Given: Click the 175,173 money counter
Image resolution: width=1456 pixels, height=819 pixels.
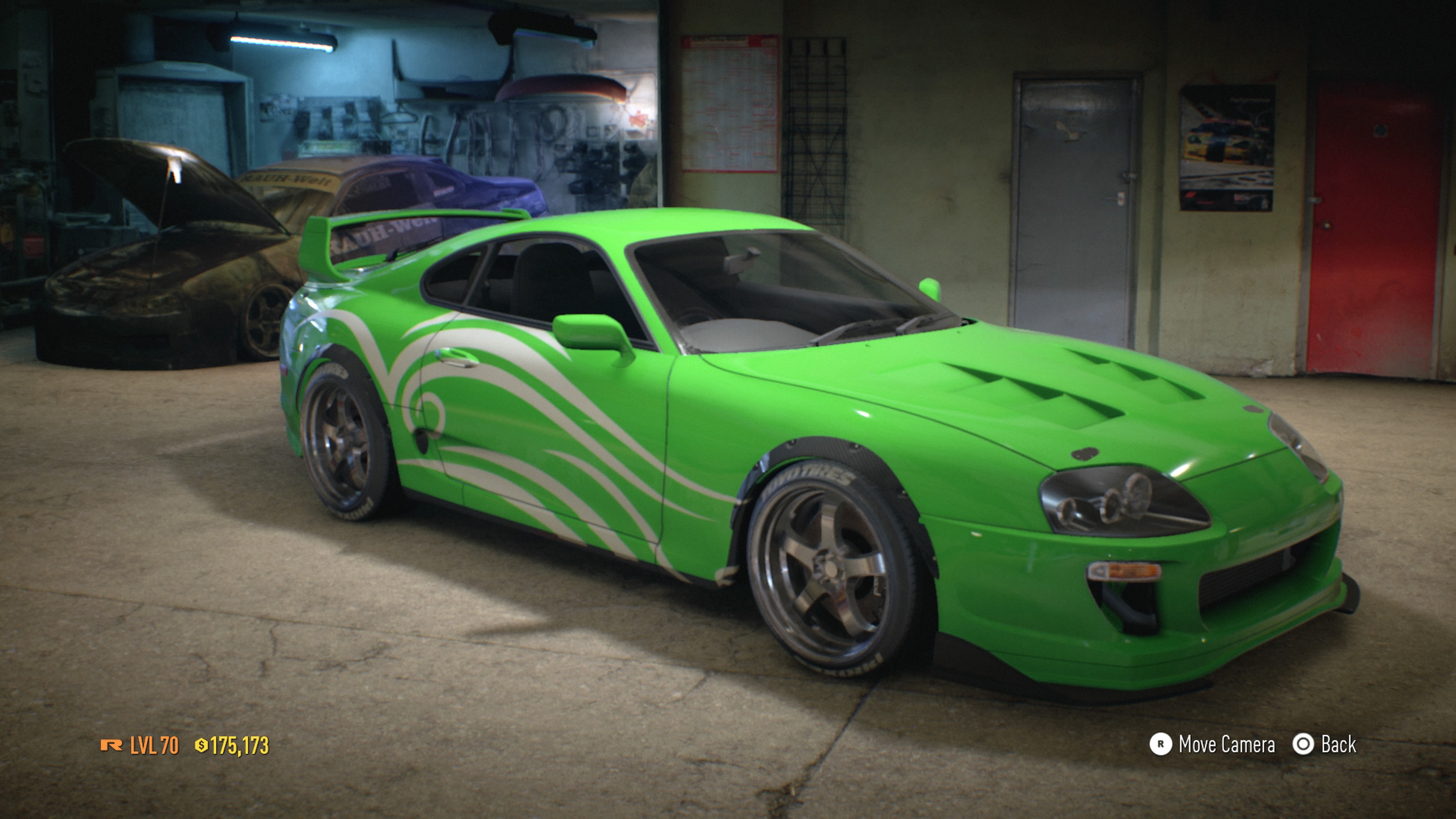Looking at the screenshot, I should tap(240, 745).
